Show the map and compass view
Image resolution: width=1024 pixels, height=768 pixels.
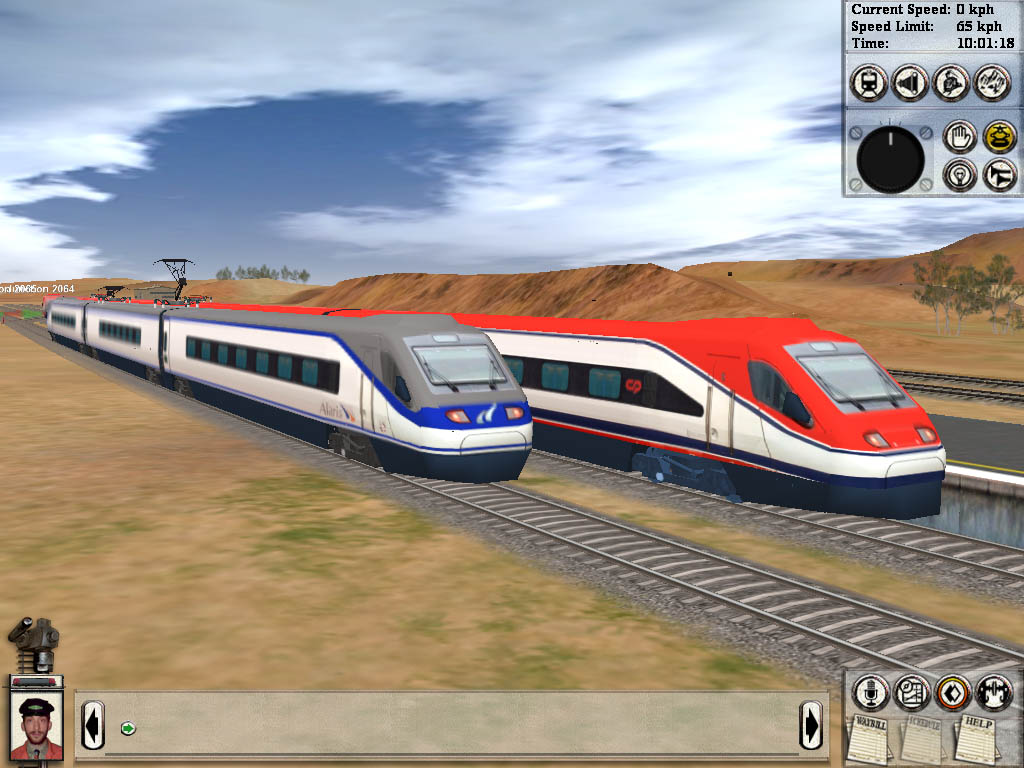pyautogui.click(x=911, y=692)
